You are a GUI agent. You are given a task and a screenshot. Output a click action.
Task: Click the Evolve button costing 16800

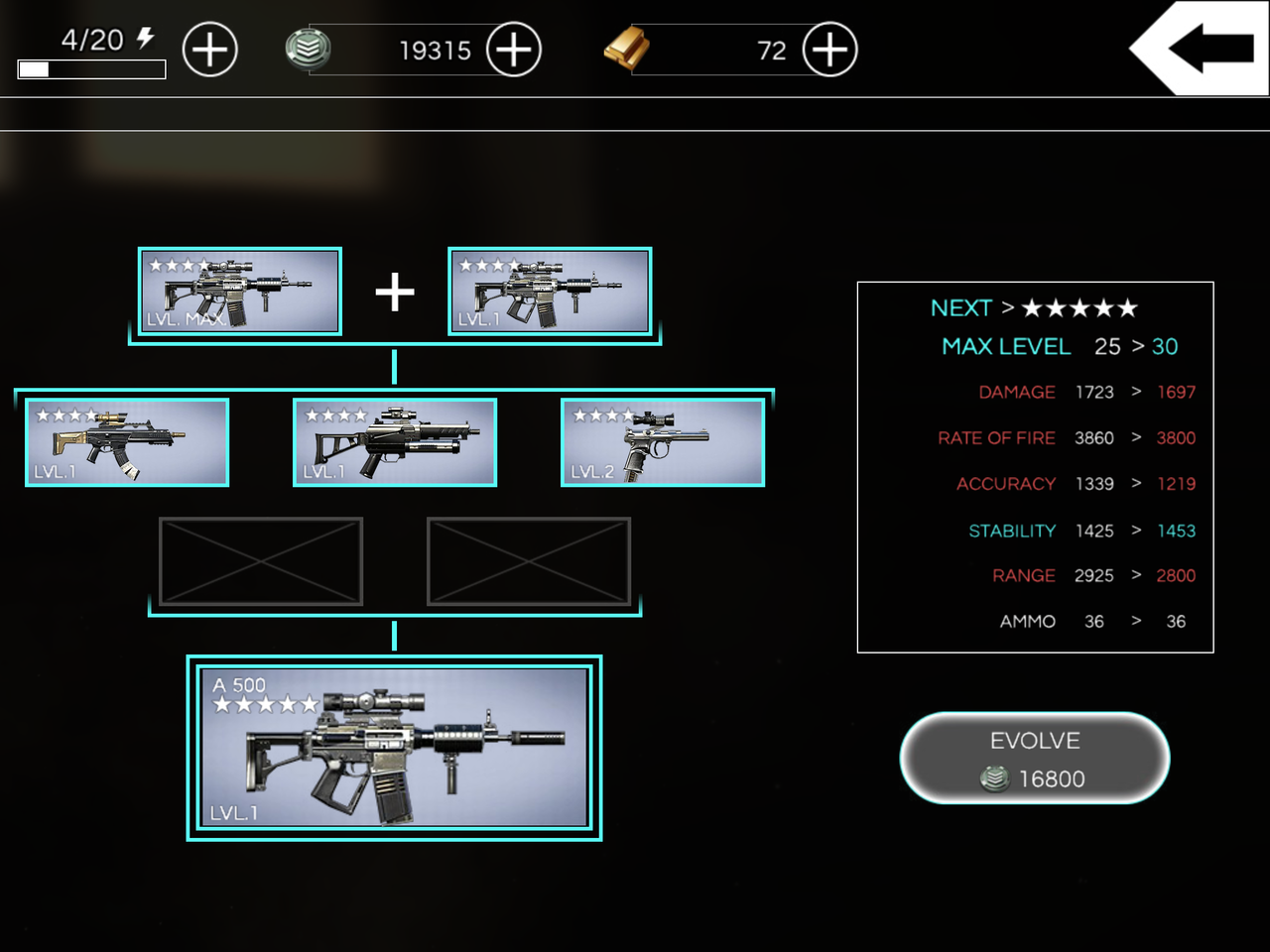(x=1035, y=759)
